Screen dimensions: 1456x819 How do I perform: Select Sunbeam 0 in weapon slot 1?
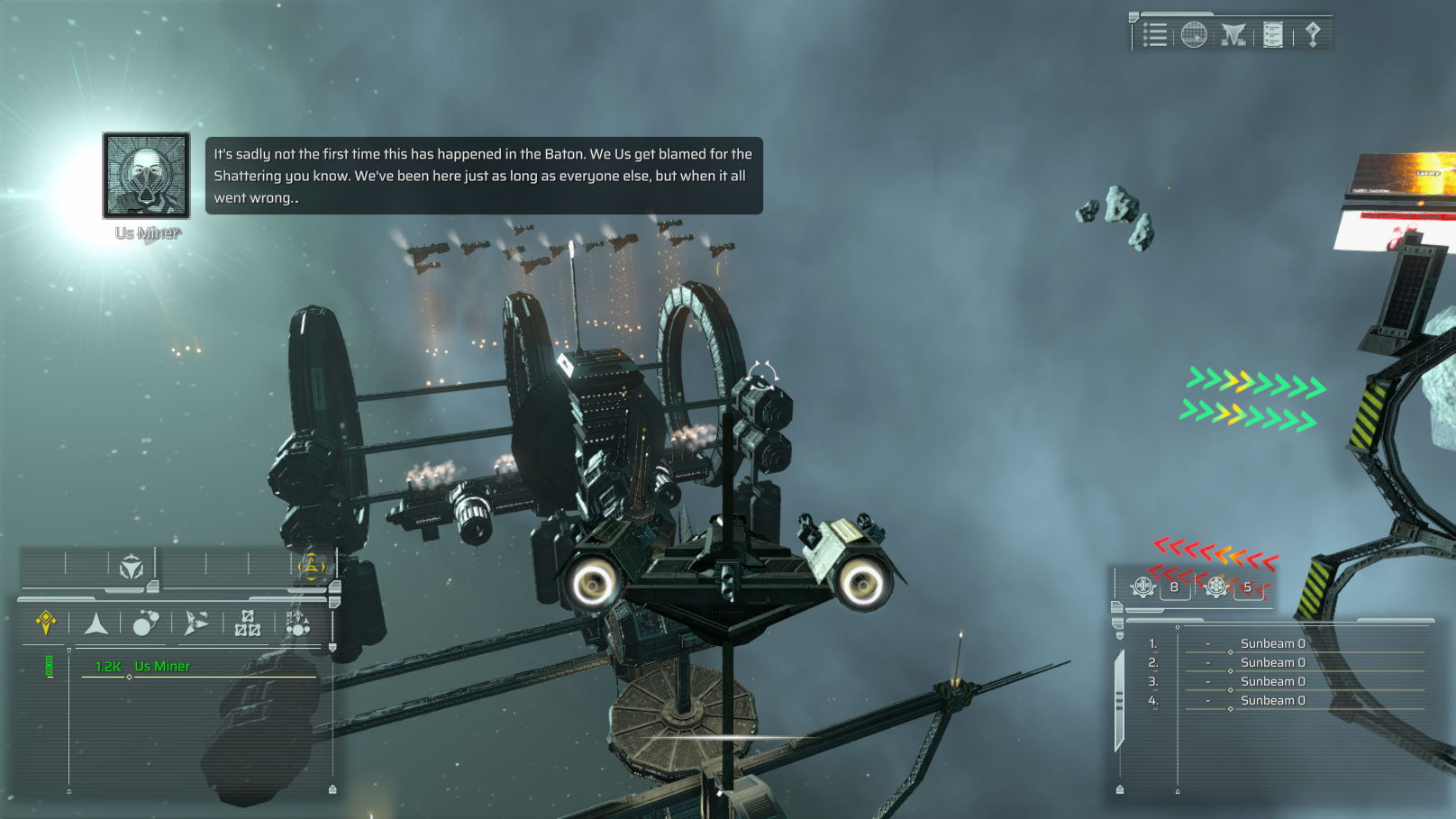(x=1272, y=643)
